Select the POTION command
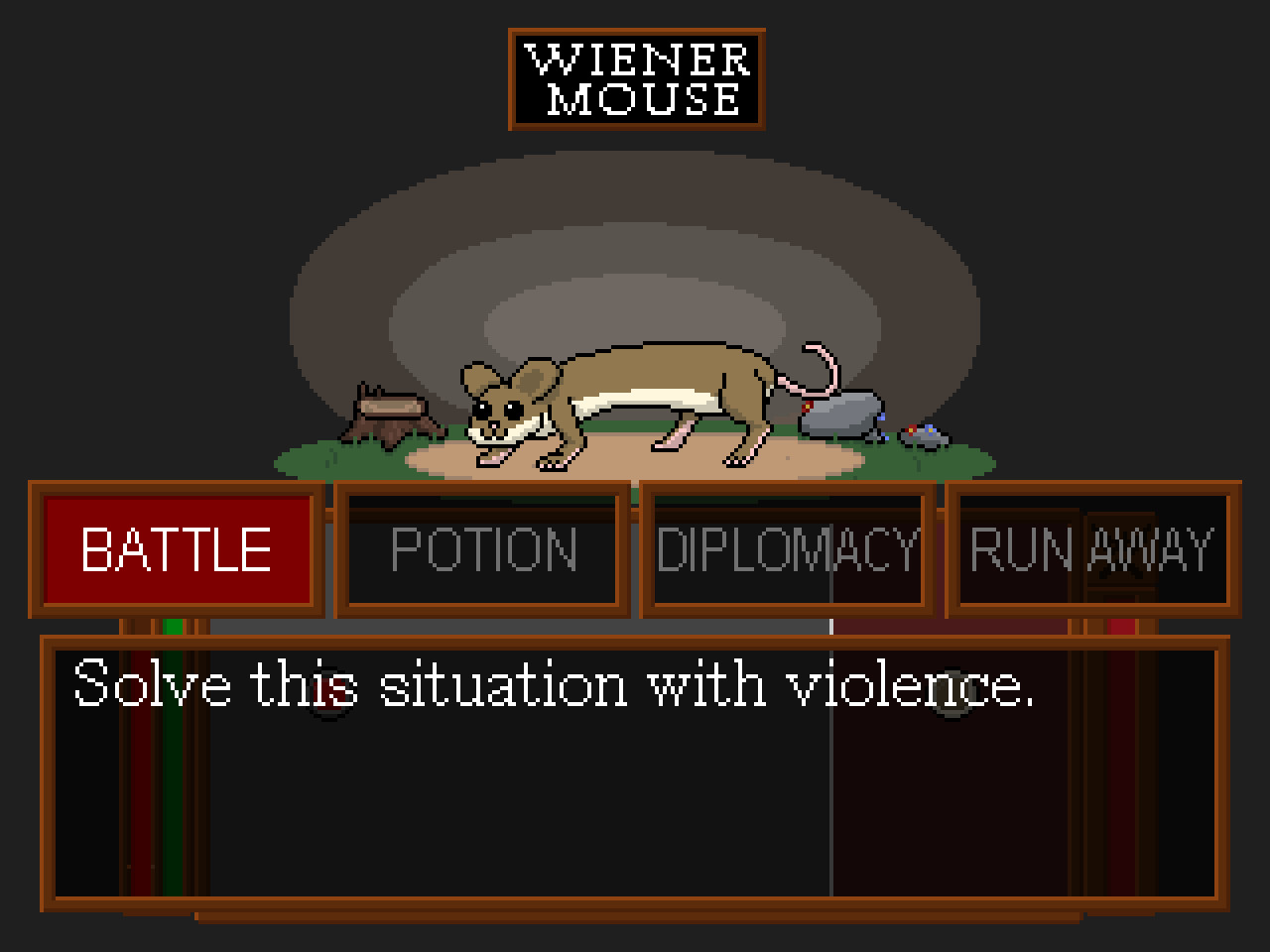 (482, 549)
